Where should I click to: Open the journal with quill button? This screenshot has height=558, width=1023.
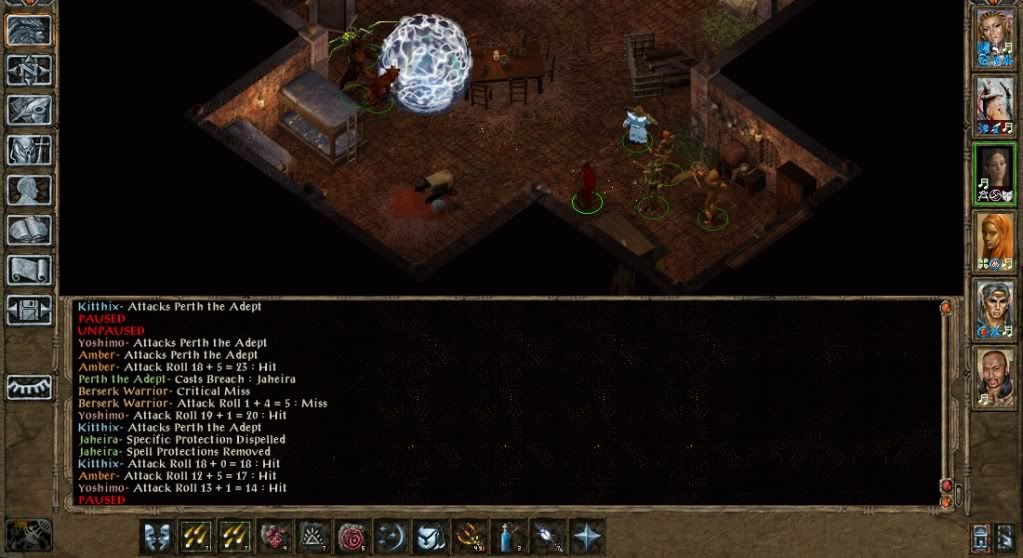click(x=29, y=109)
